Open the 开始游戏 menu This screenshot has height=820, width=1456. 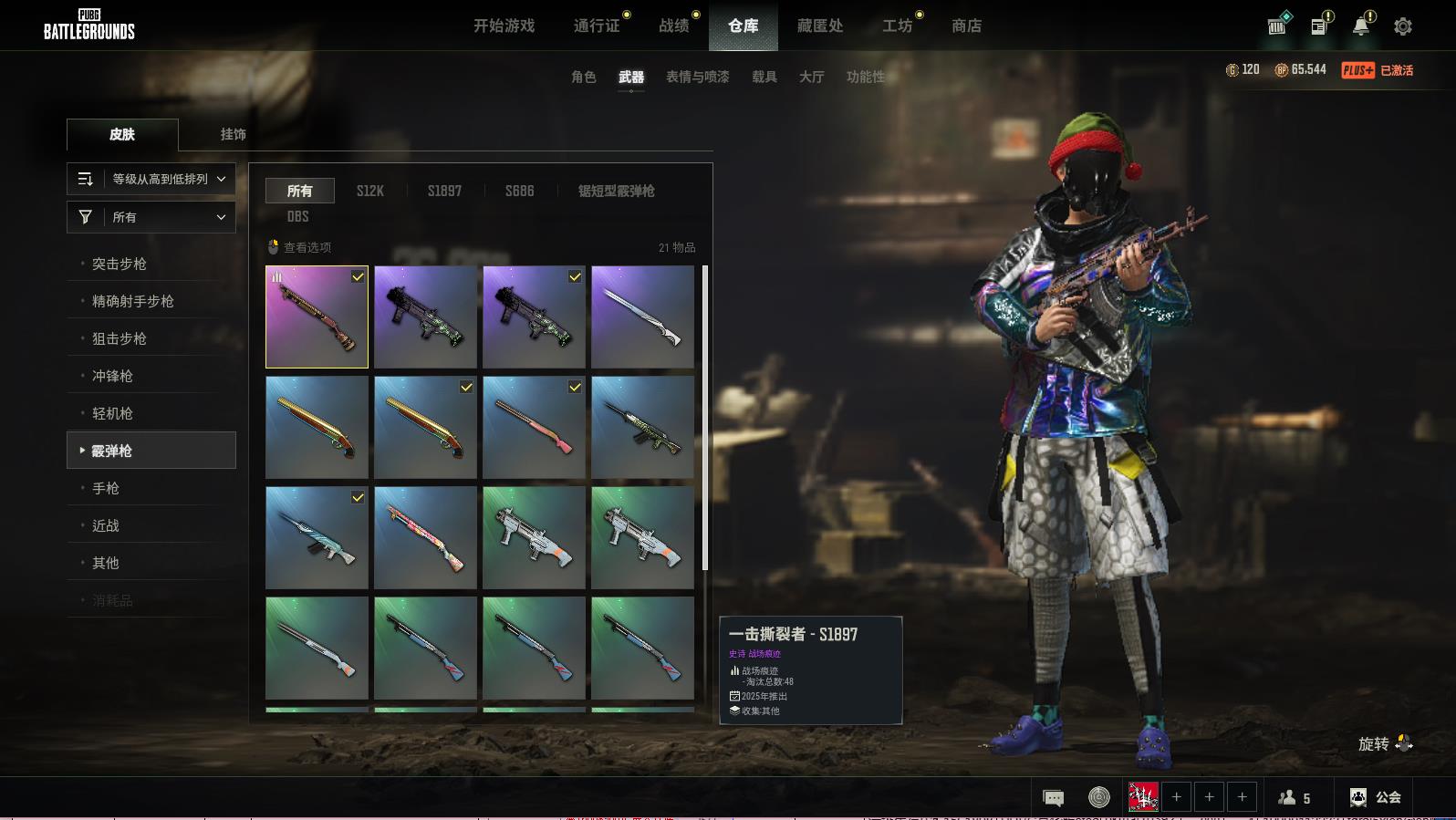(x=504, y=26)
